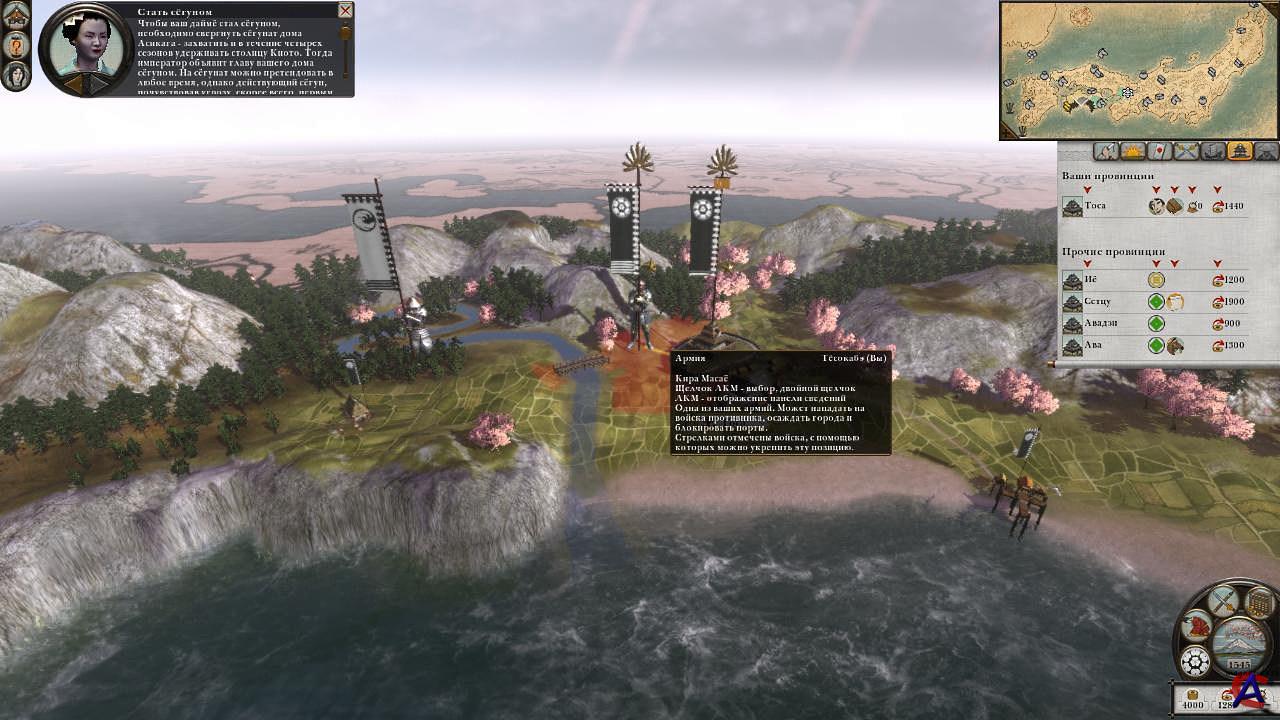The image size is (1280, 720).
Task: Open the main menu house icon
Action: (15, 16)
